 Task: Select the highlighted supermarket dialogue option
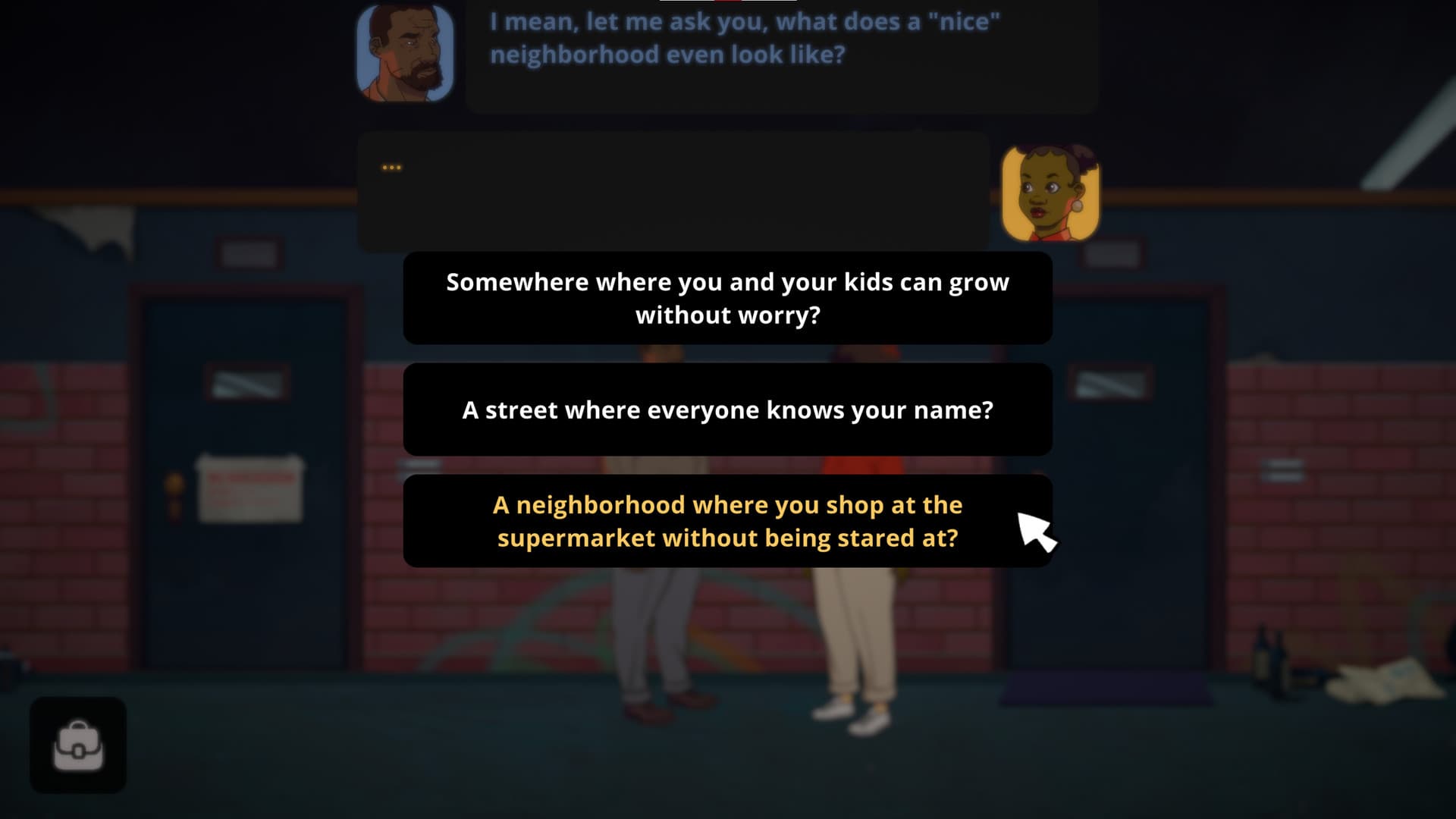[727, 521]
